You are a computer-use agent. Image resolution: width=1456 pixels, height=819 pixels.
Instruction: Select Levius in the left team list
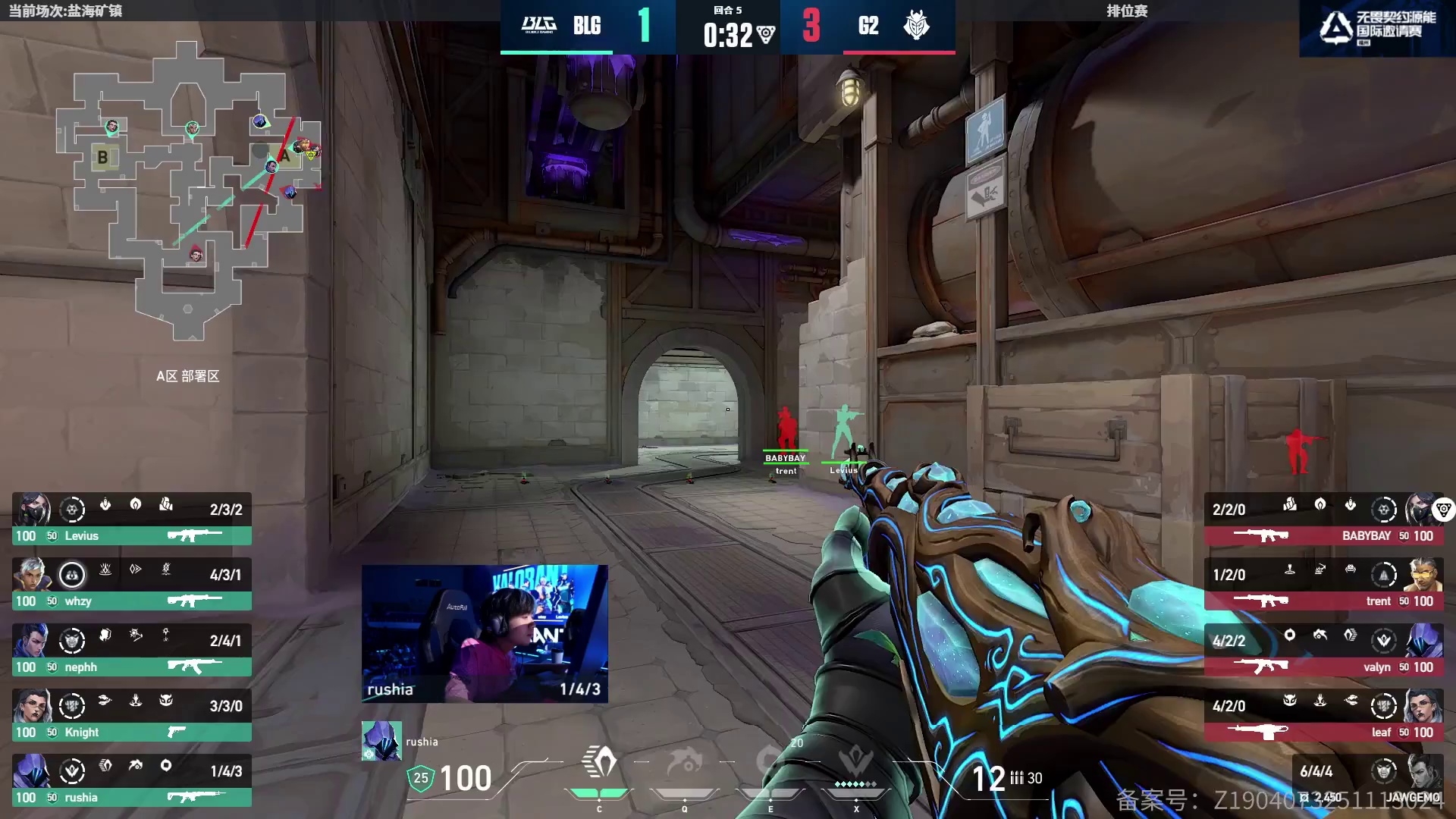[131, 519]
